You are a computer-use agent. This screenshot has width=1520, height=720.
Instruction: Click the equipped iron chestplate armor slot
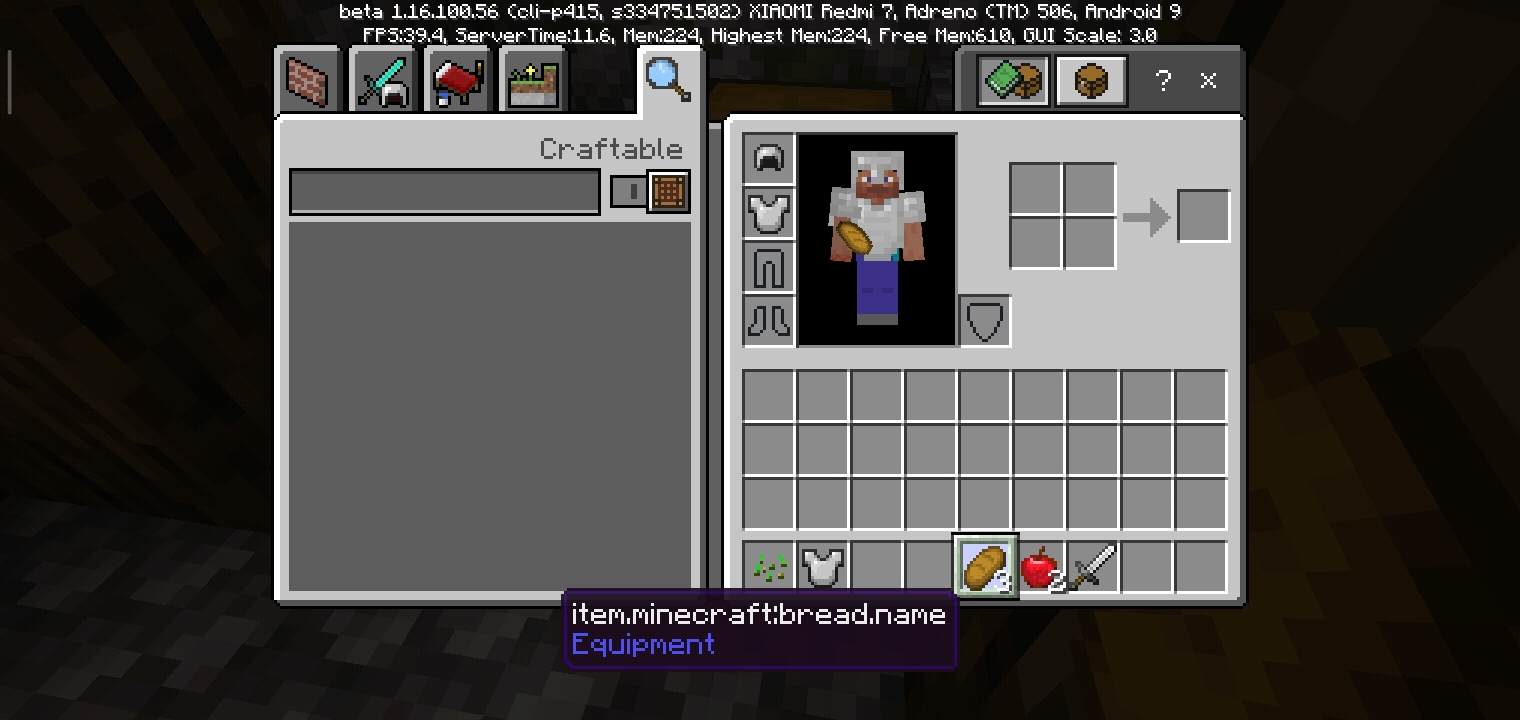(x=769, y=213)
